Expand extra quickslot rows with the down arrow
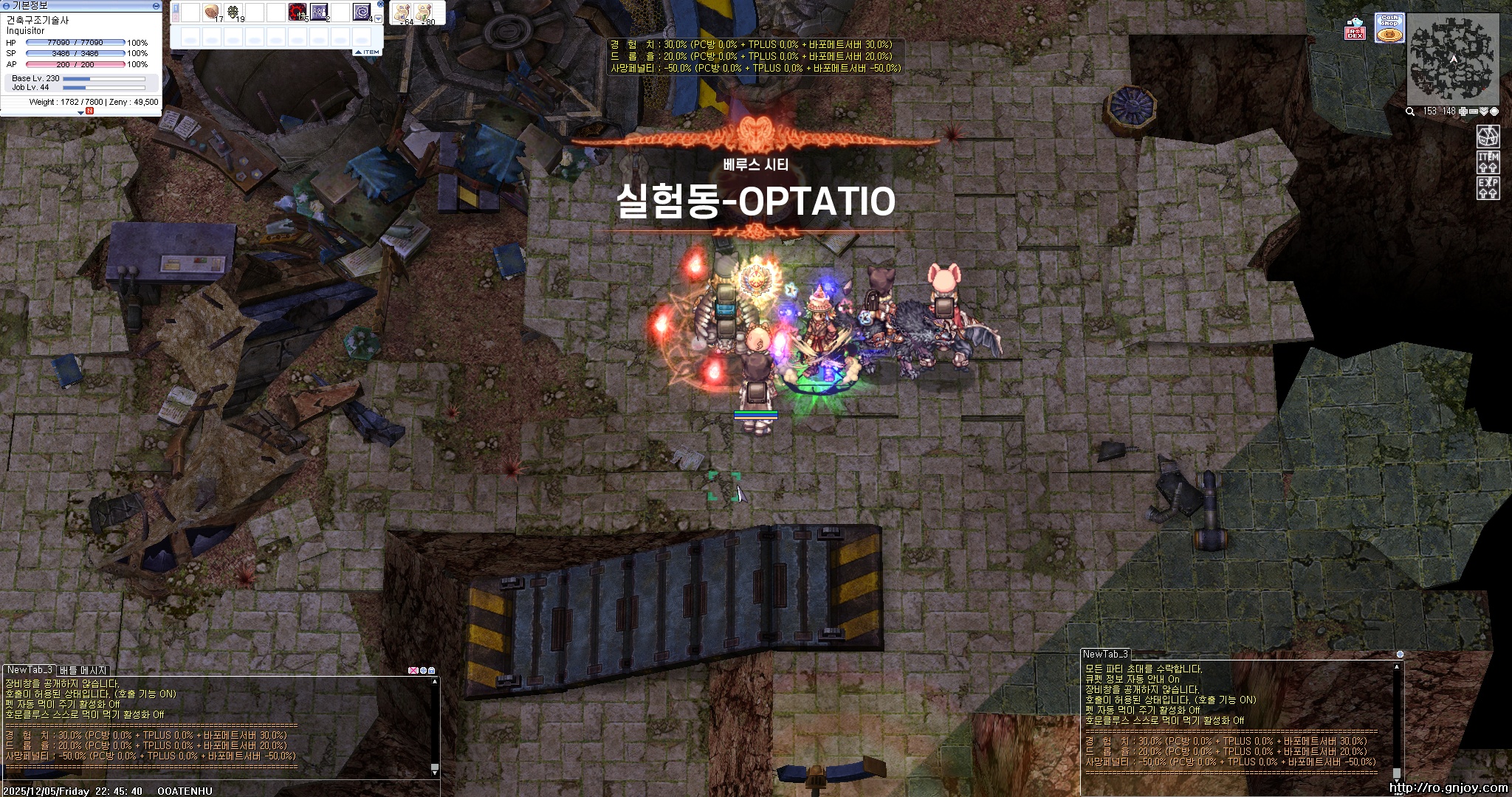Screen dimensions: 1512x797 pyautogui.click(x=379, y=18)
